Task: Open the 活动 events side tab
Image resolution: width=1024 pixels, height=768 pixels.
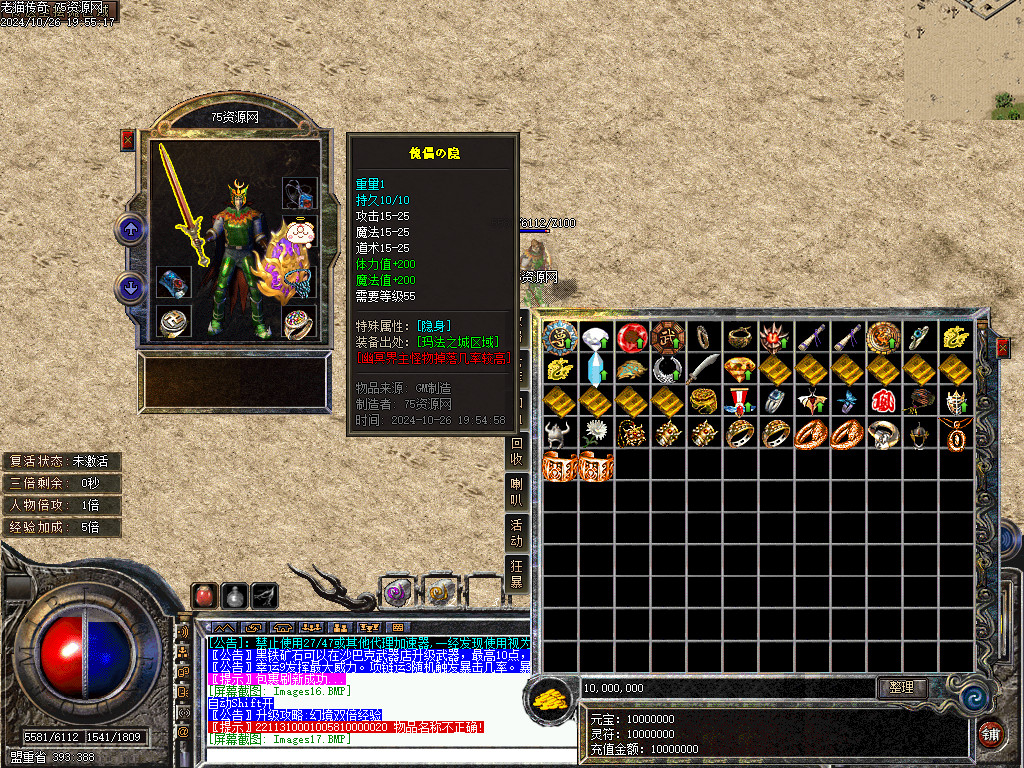Action: point(517,534)
